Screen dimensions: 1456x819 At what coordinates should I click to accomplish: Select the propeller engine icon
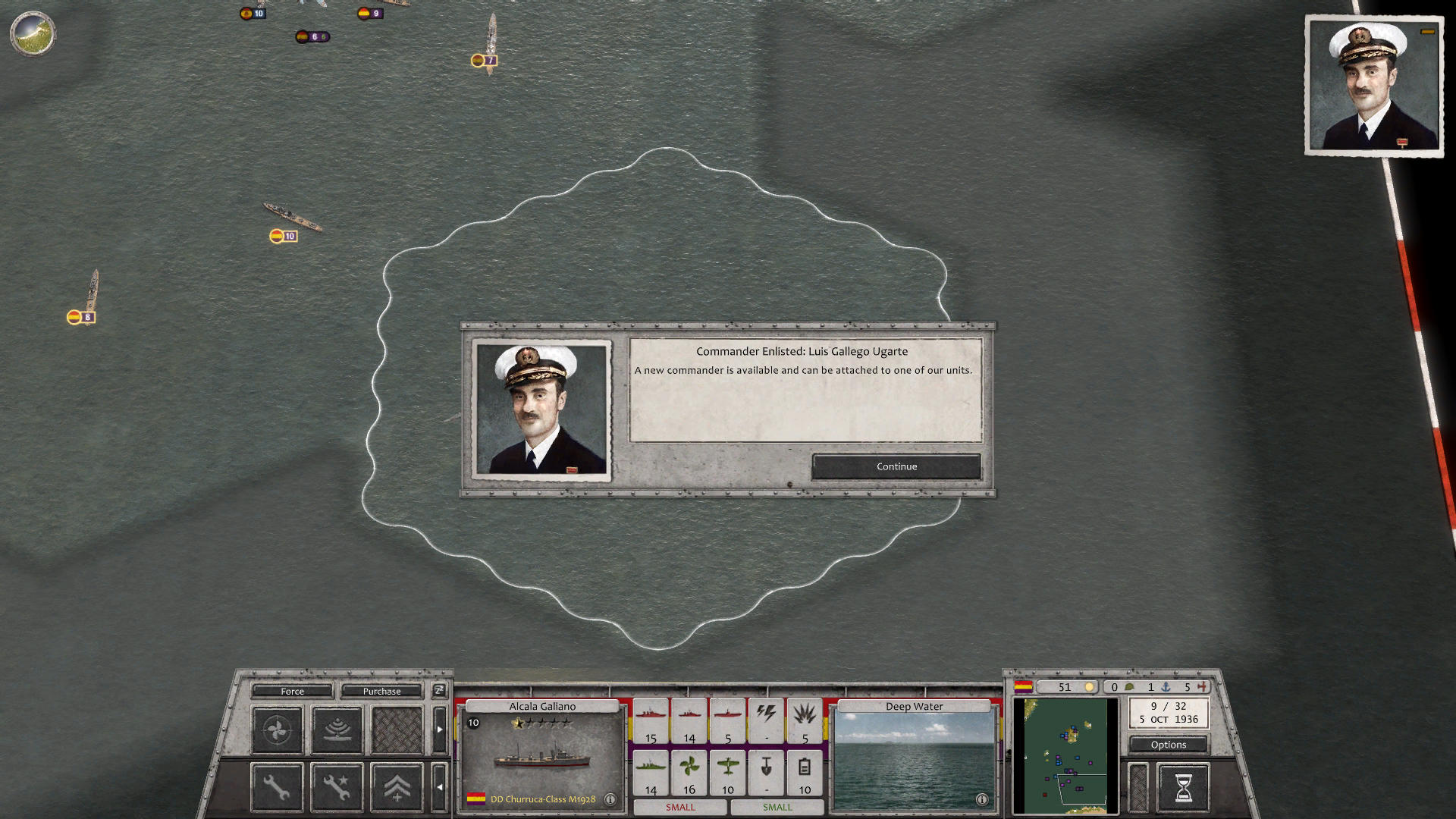click(276, 730)
